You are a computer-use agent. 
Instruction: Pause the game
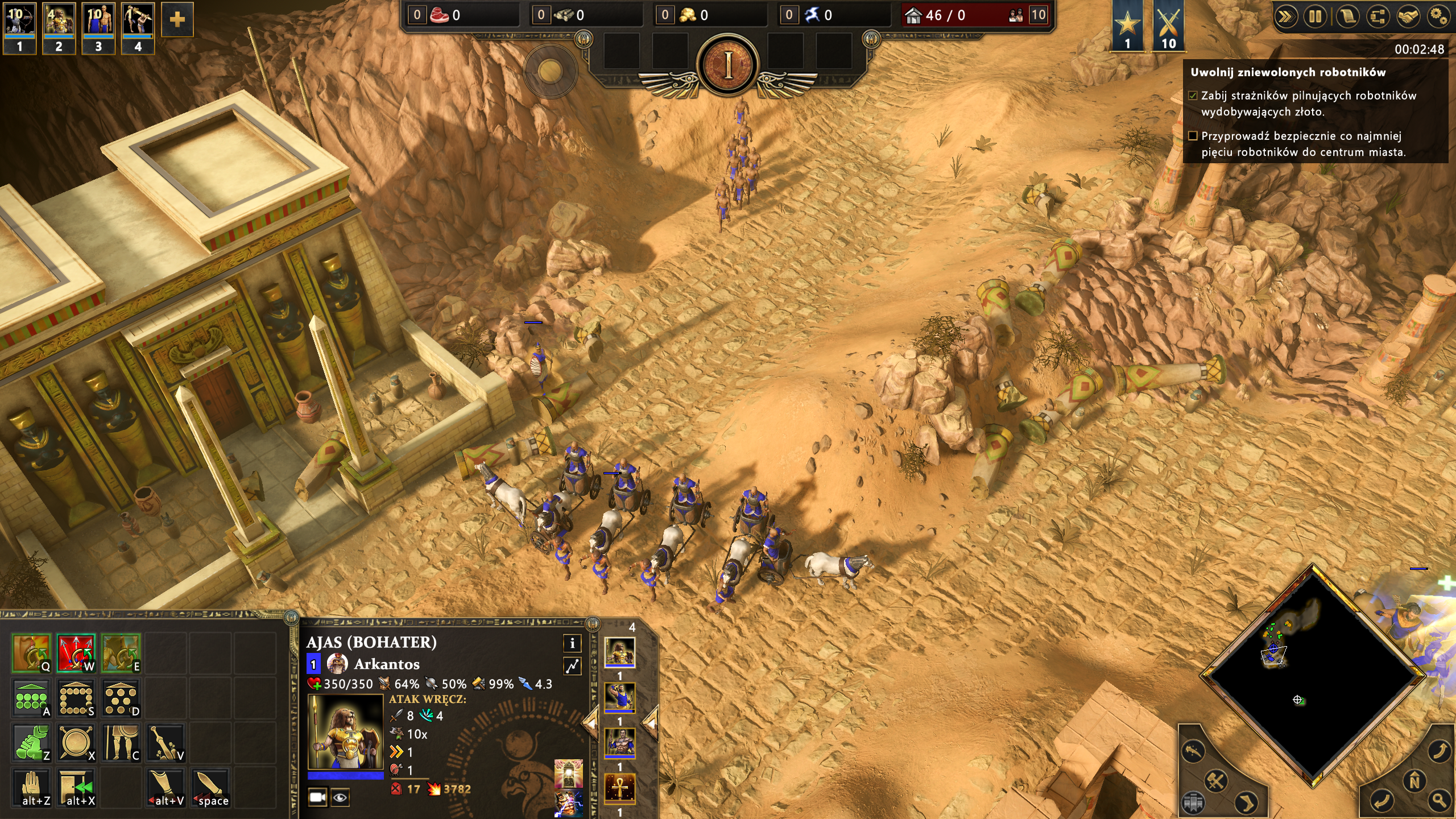tap(1316, 16)
